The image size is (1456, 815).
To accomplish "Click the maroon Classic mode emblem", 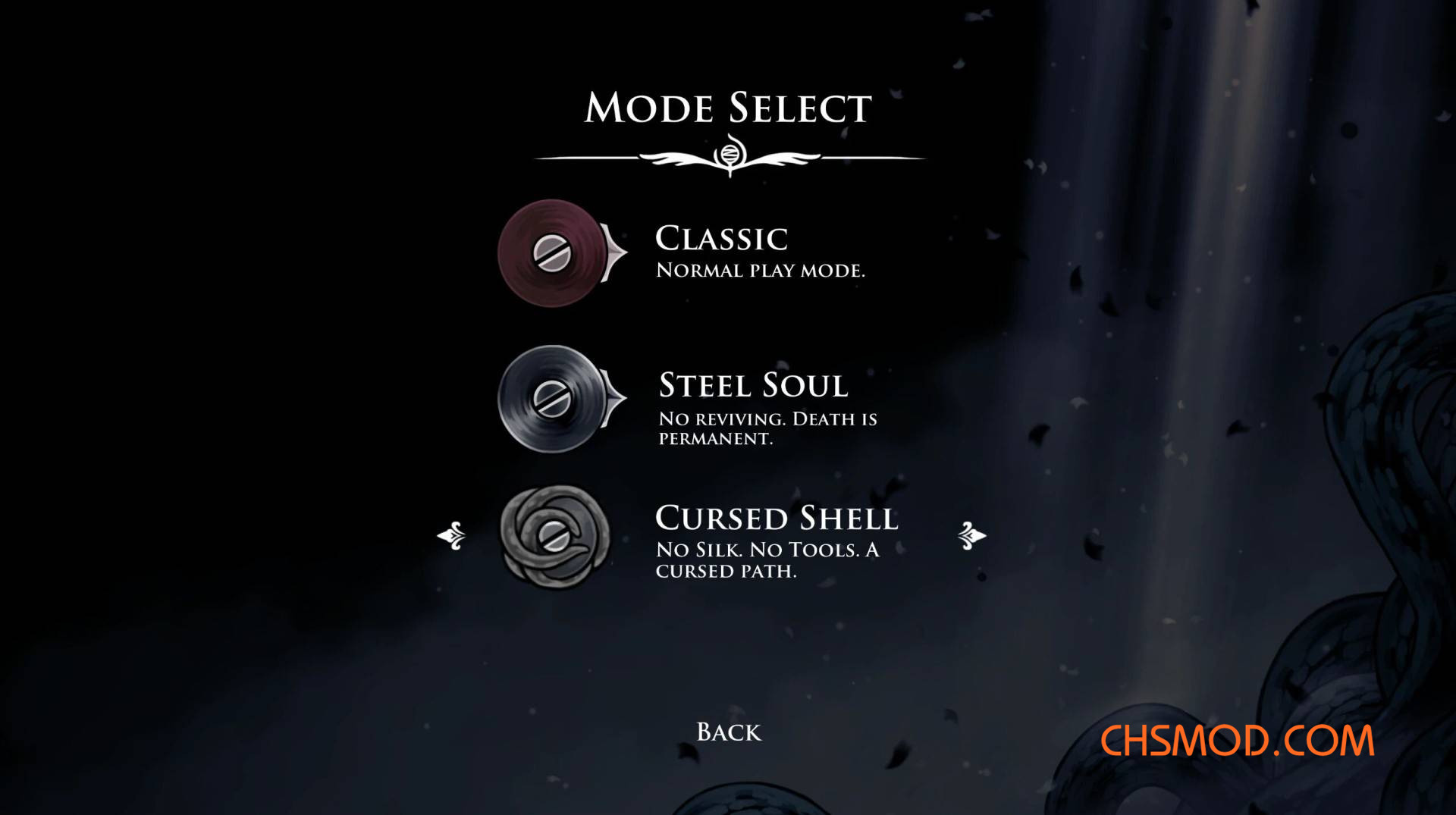I will 553,253.
